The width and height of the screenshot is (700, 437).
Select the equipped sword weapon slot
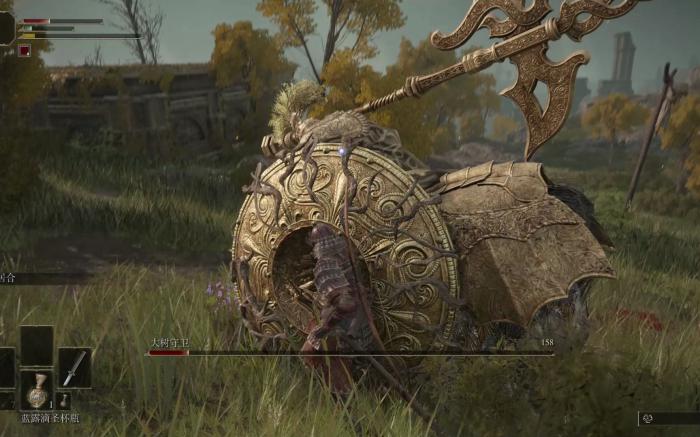(x=74, y=367)
